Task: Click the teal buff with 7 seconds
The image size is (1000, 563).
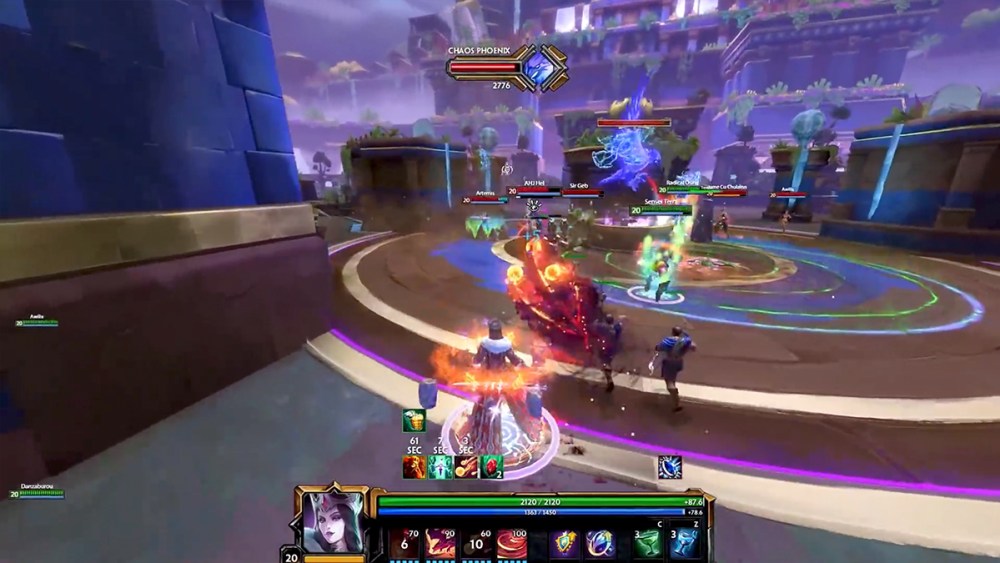Action: [440, 467]
